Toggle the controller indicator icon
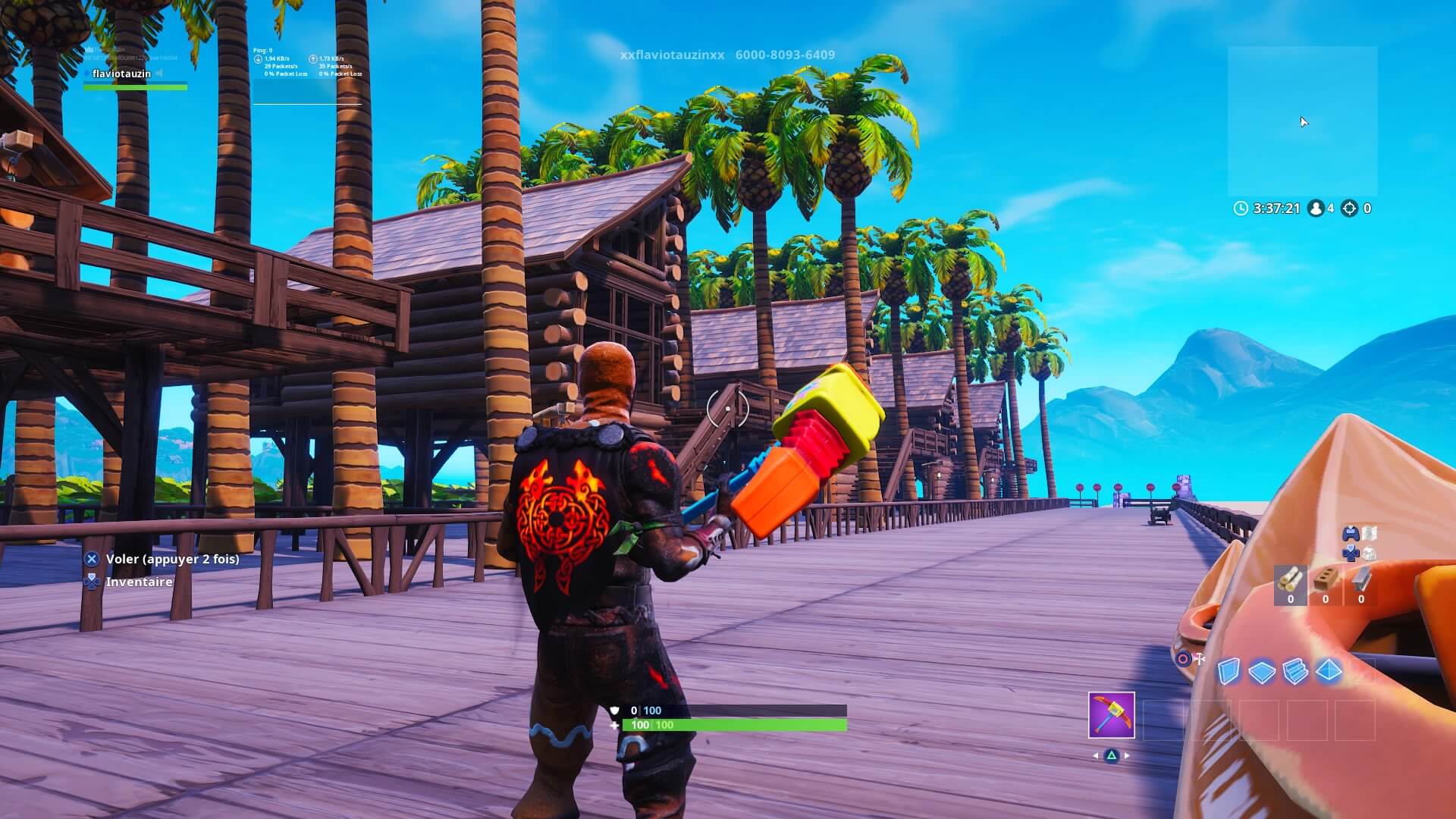 [x=1352, y=533]
